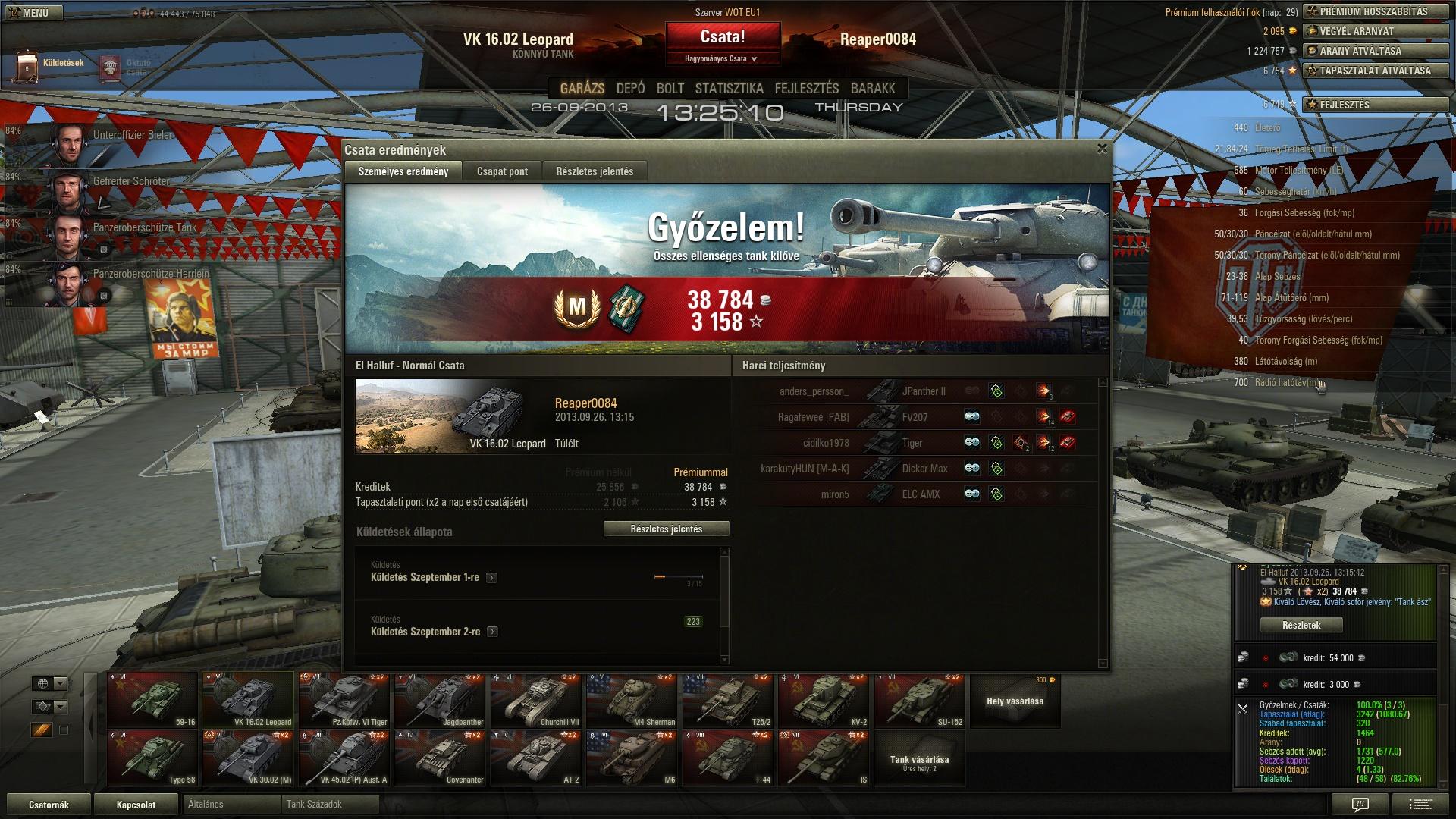Screen dimensions: 1456x819
Task: Show the STATISZTIKA page
Action: coord(729,89)
